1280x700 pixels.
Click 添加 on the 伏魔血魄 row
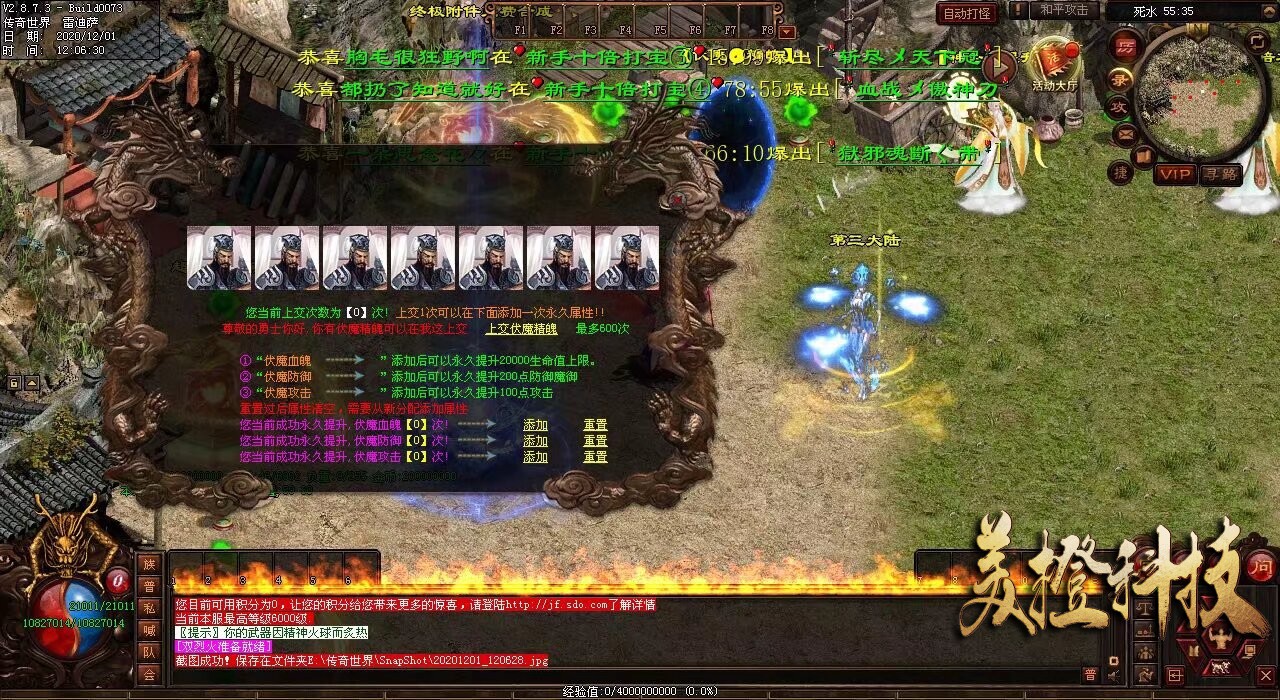[x=535, y=425]
